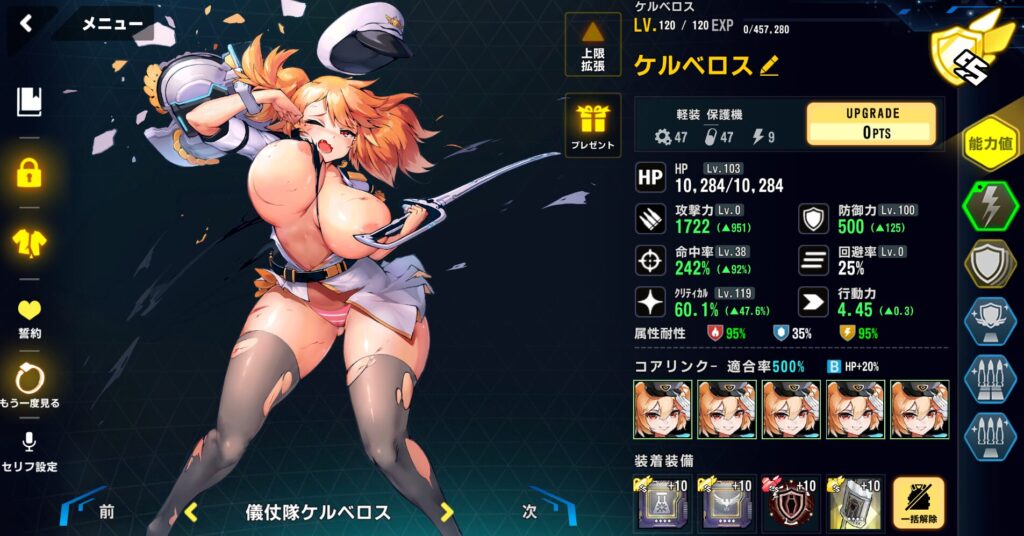Toggle the yellow padlock lock icon
This screenshot has width=1024, height=536.
(x=30, y=172)
